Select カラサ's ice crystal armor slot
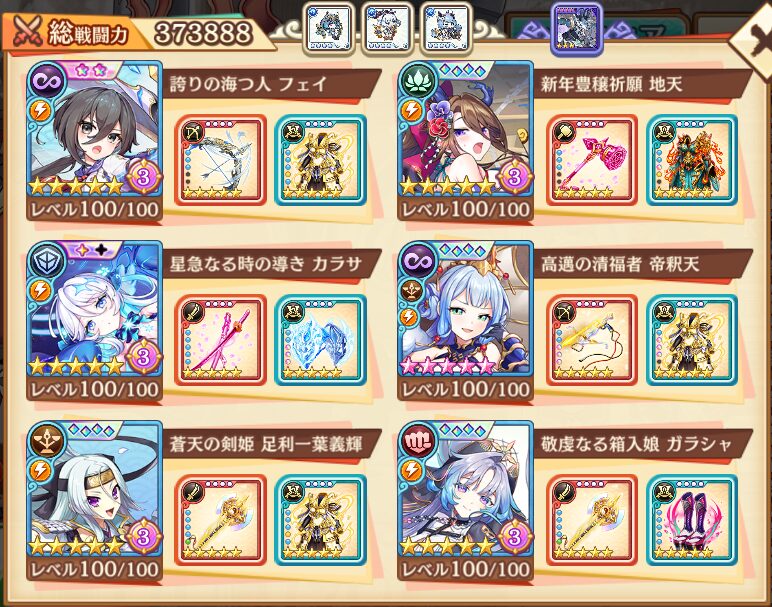Viewport: 772px width, 607px height. (x=319, y=340)
